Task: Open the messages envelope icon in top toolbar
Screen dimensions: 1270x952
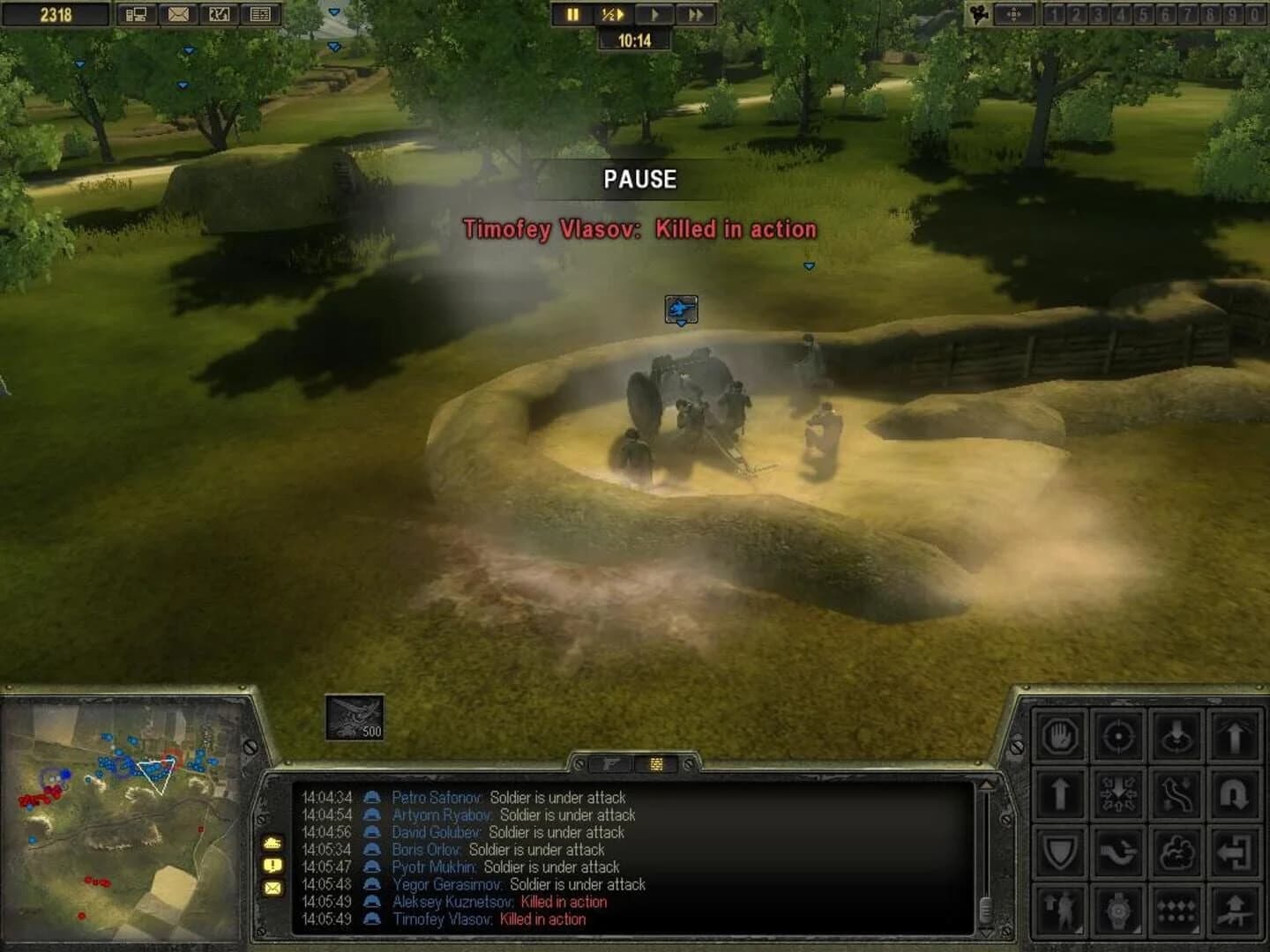Action: pos(179,14)
